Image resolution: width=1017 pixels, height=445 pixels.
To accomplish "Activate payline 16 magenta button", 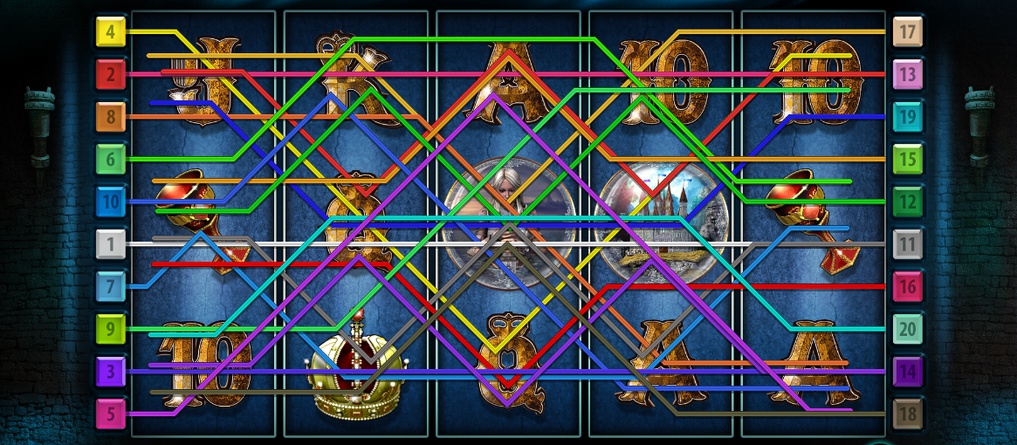I will coord(907,286).
